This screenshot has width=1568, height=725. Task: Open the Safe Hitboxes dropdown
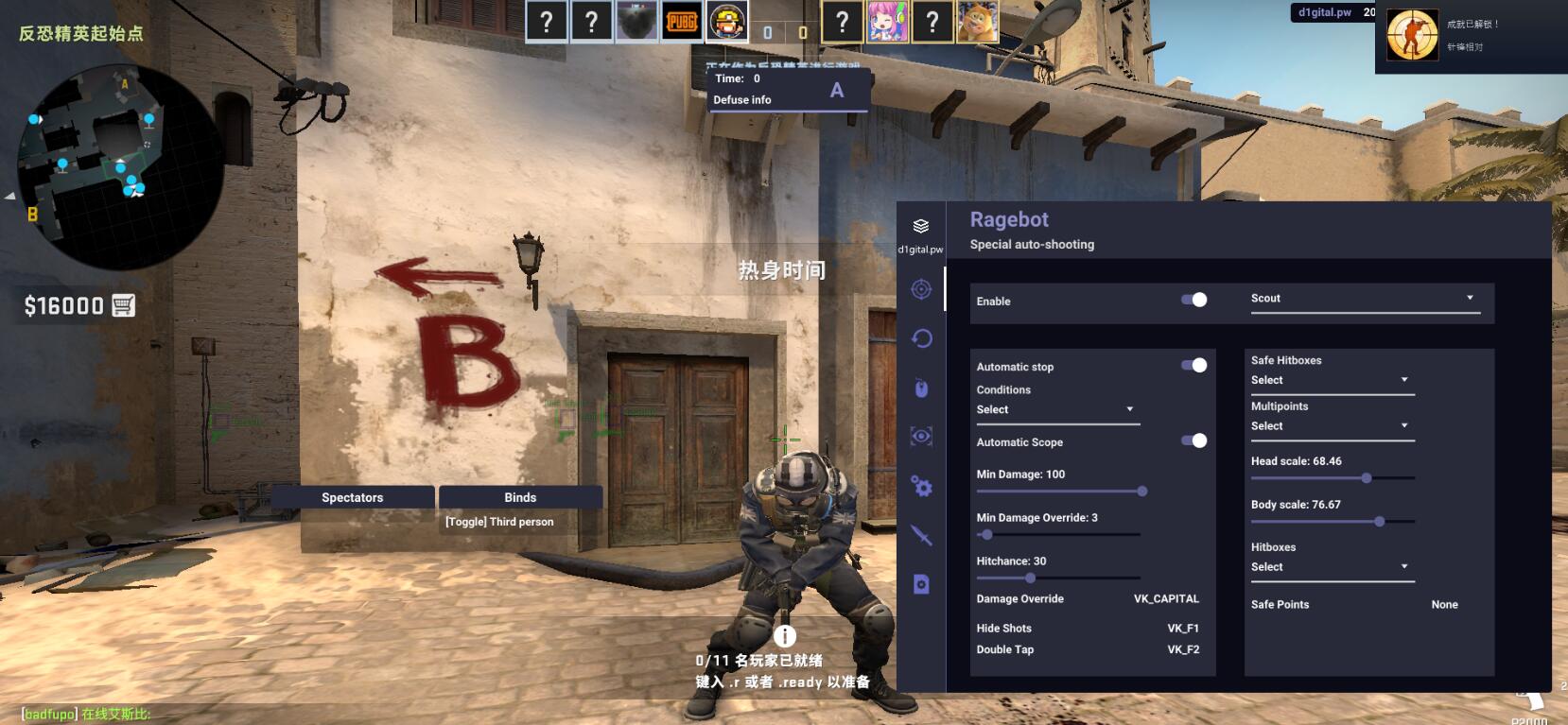tap(1331, 380)
